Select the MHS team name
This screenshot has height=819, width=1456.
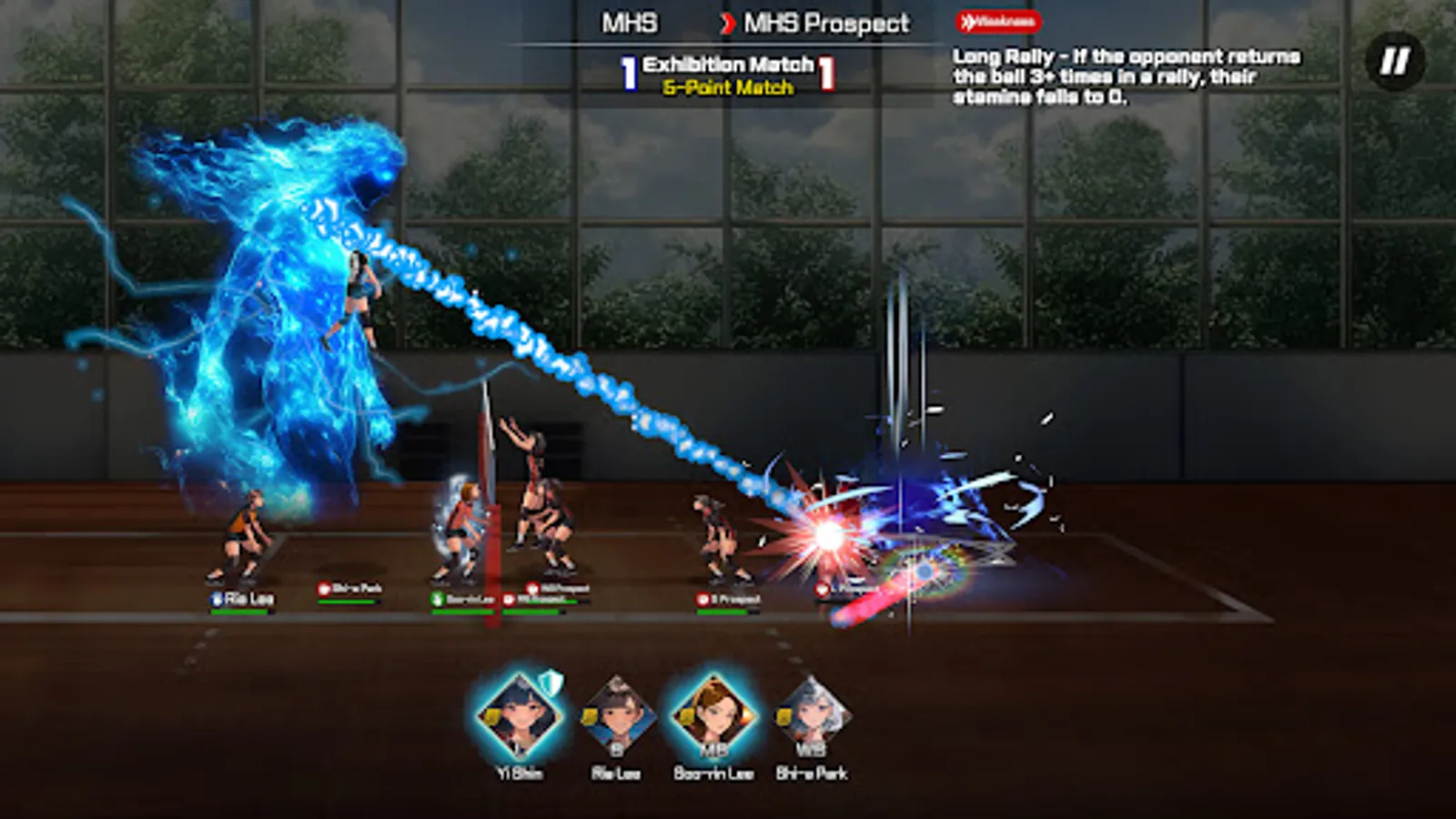click(628, 24)
